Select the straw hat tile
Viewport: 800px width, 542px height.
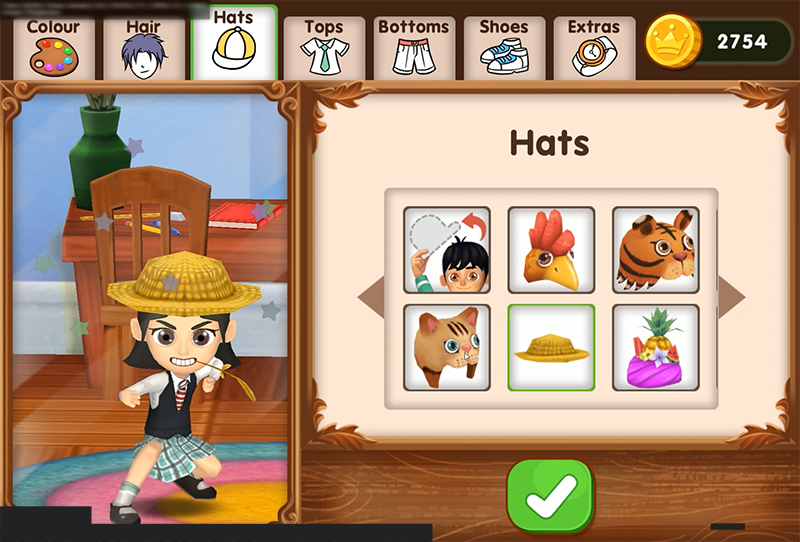(551, 347)
